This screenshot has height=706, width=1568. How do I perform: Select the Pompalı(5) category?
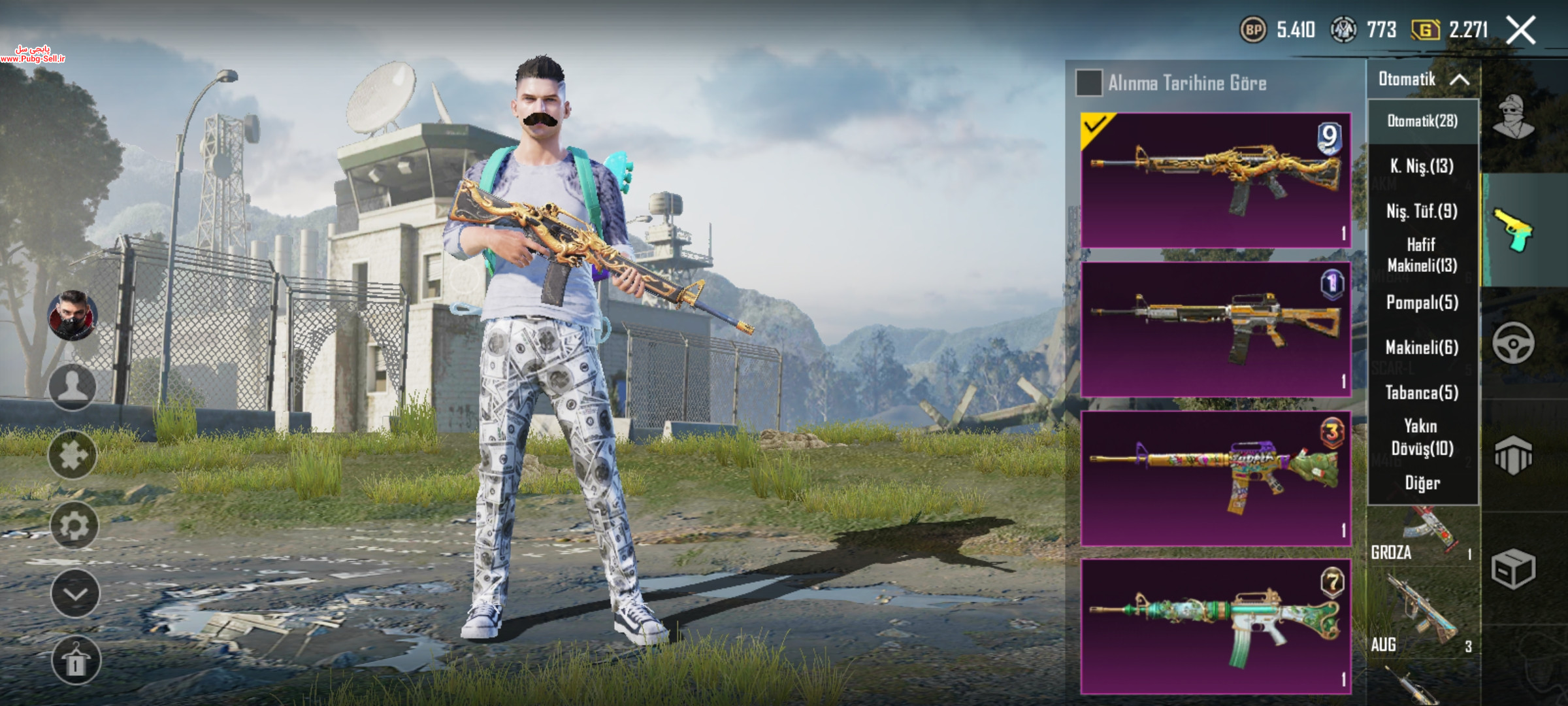[1422, 302]
